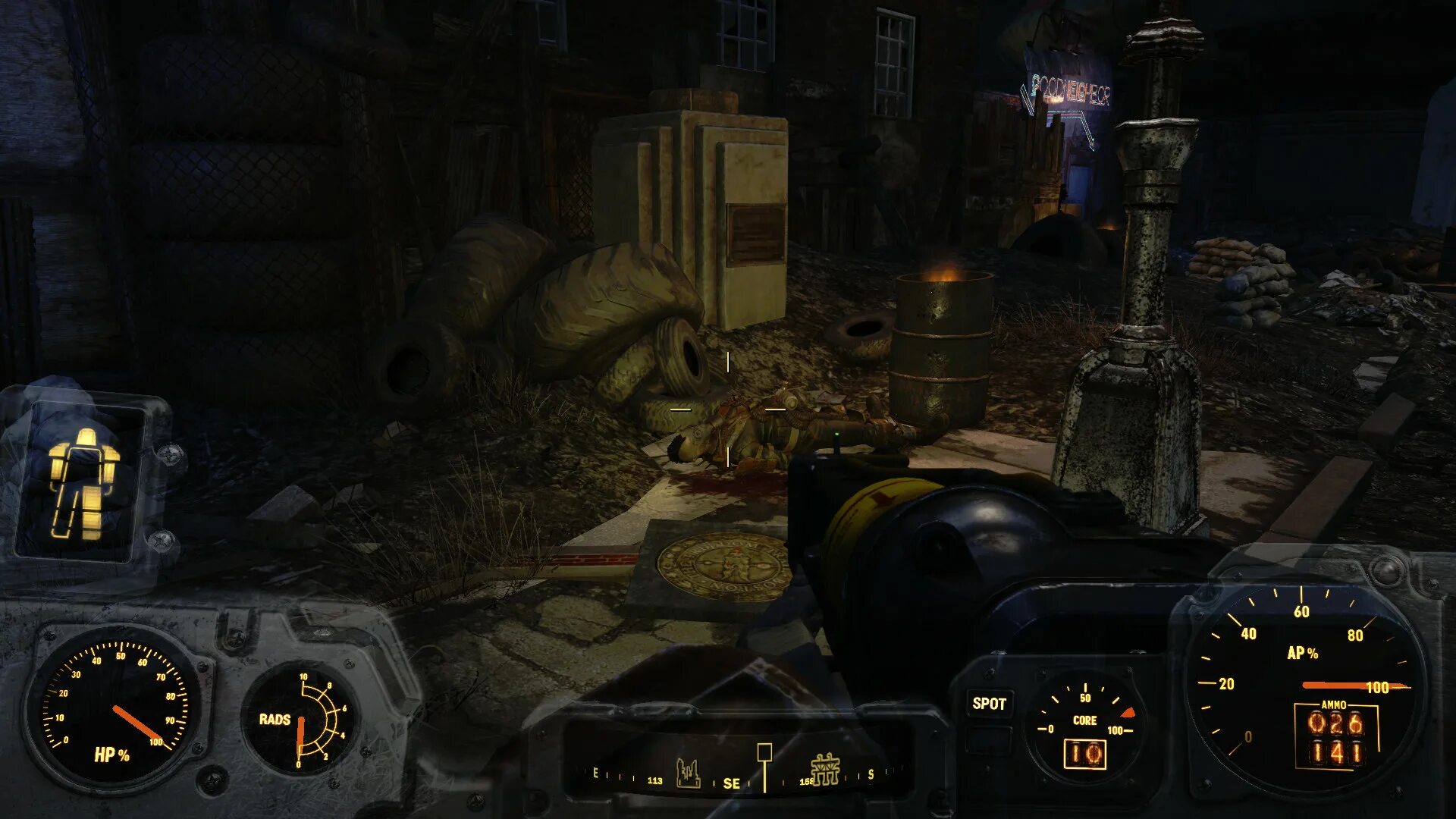Select the ruined building compass marker
The height and width of the screenshot is (819, 1456).
coord(689,773)
